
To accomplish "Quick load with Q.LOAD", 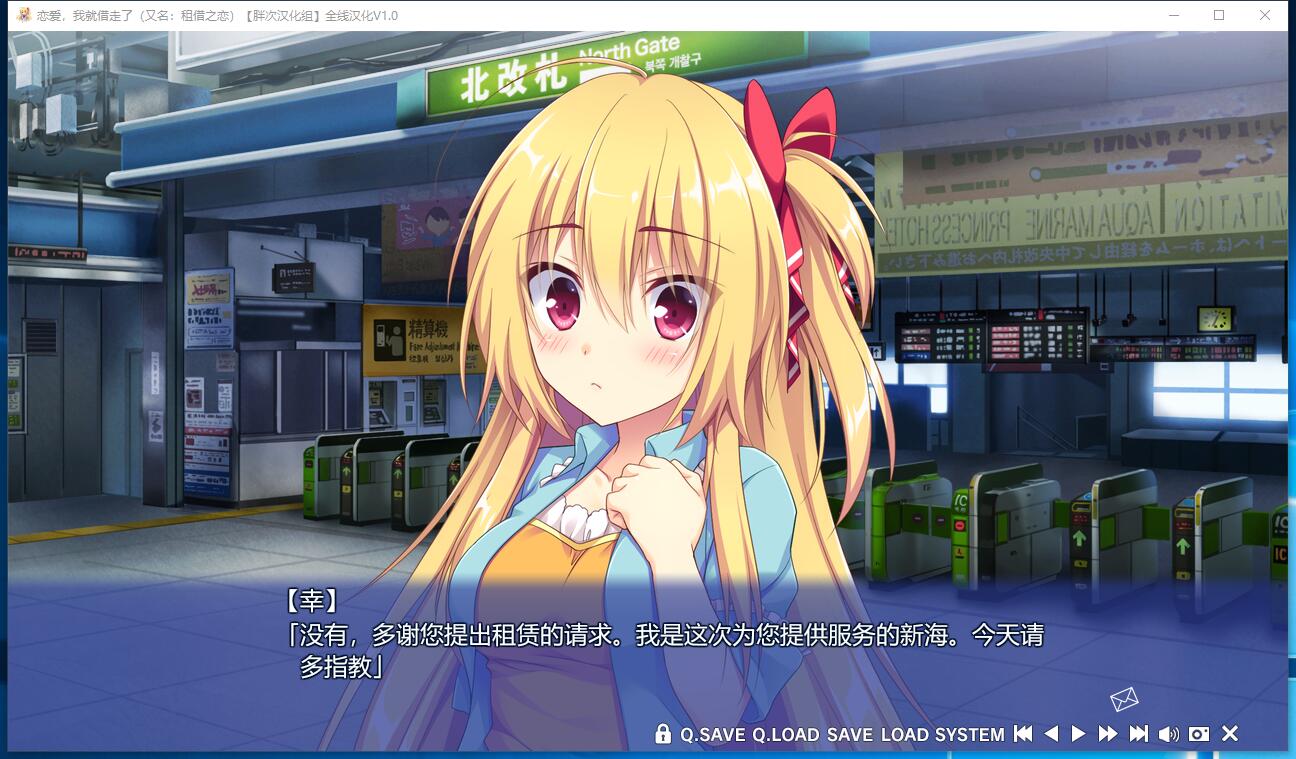I will (785, 735).
